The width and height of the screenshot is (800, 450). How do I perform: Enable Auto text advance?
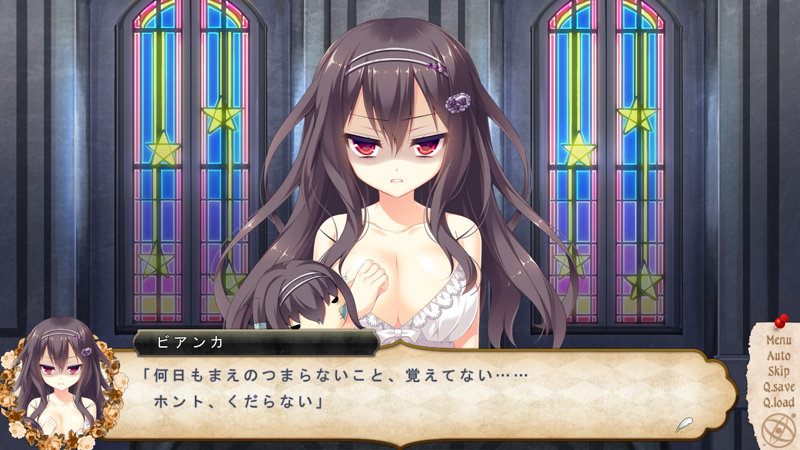[778, 356]
